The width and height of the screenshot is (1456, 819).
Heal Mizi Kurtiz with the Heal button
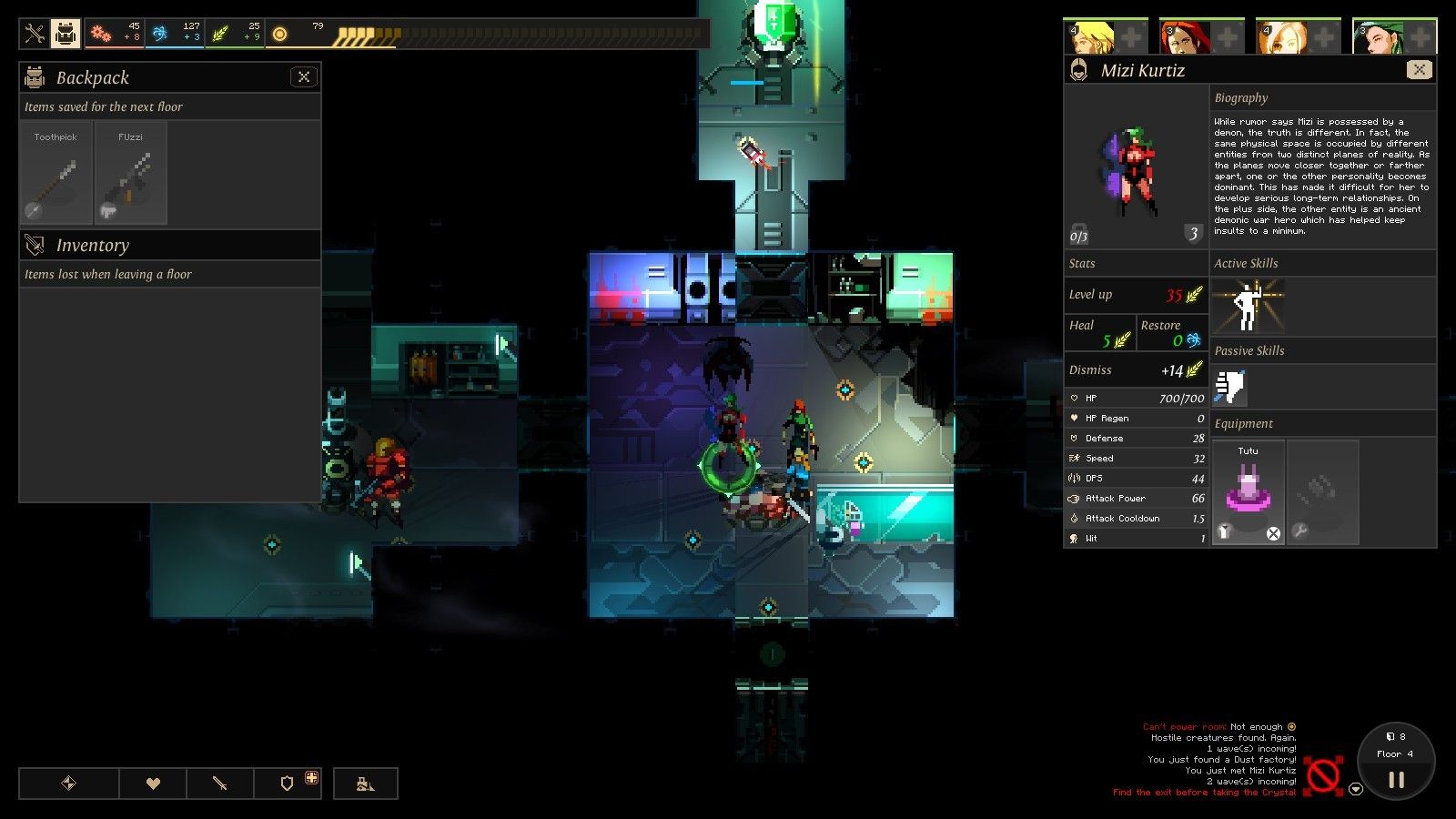coord(1100,333)
